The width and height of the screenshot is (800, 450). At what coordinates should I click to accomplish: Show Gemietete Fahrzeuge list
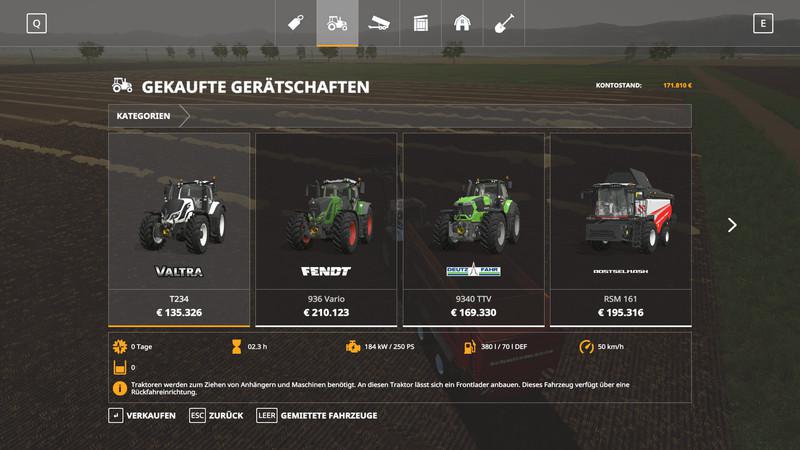click(318, 415)
